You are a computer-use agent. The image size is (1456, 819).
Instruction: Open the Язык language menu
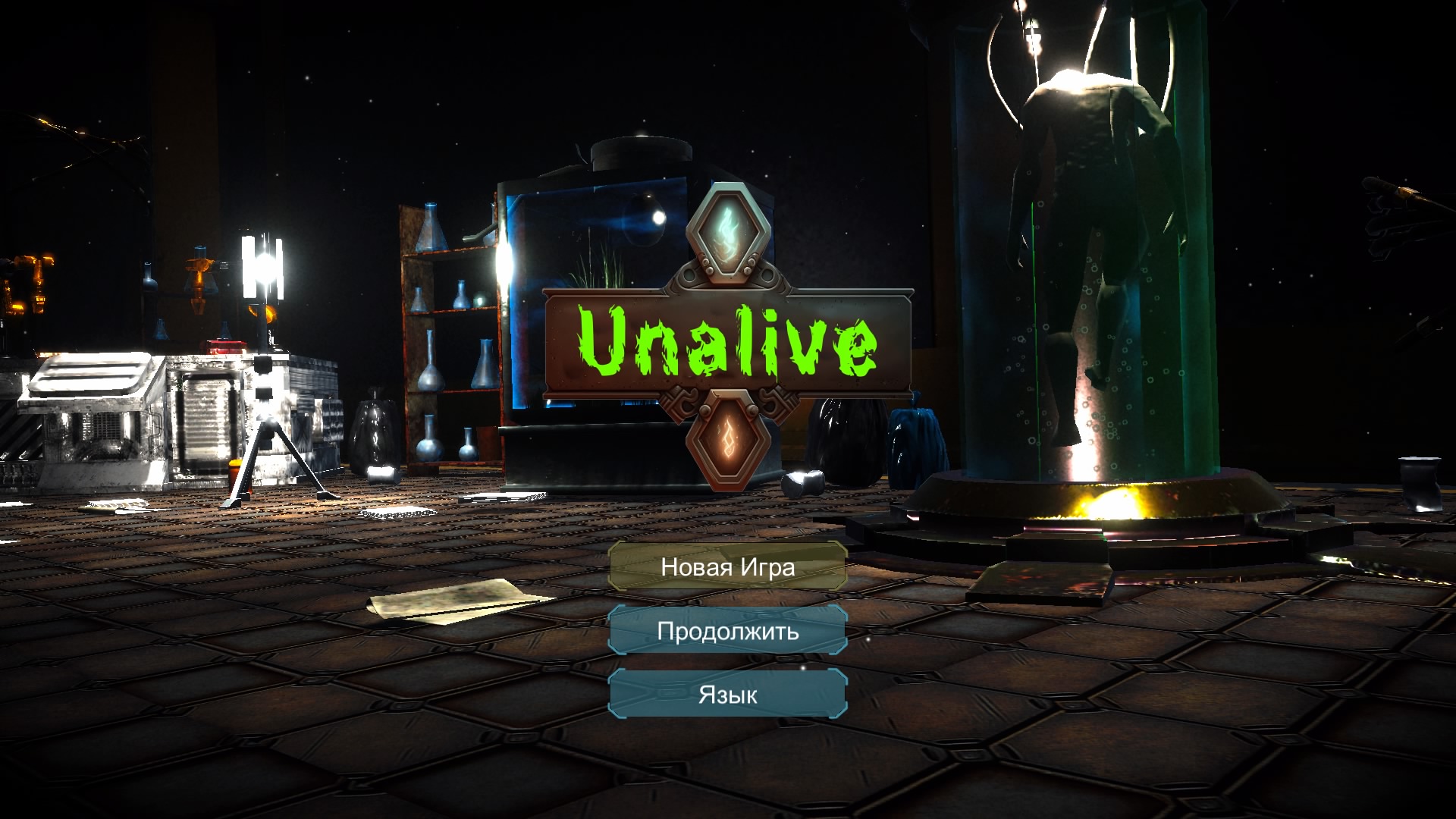(727, 694)
